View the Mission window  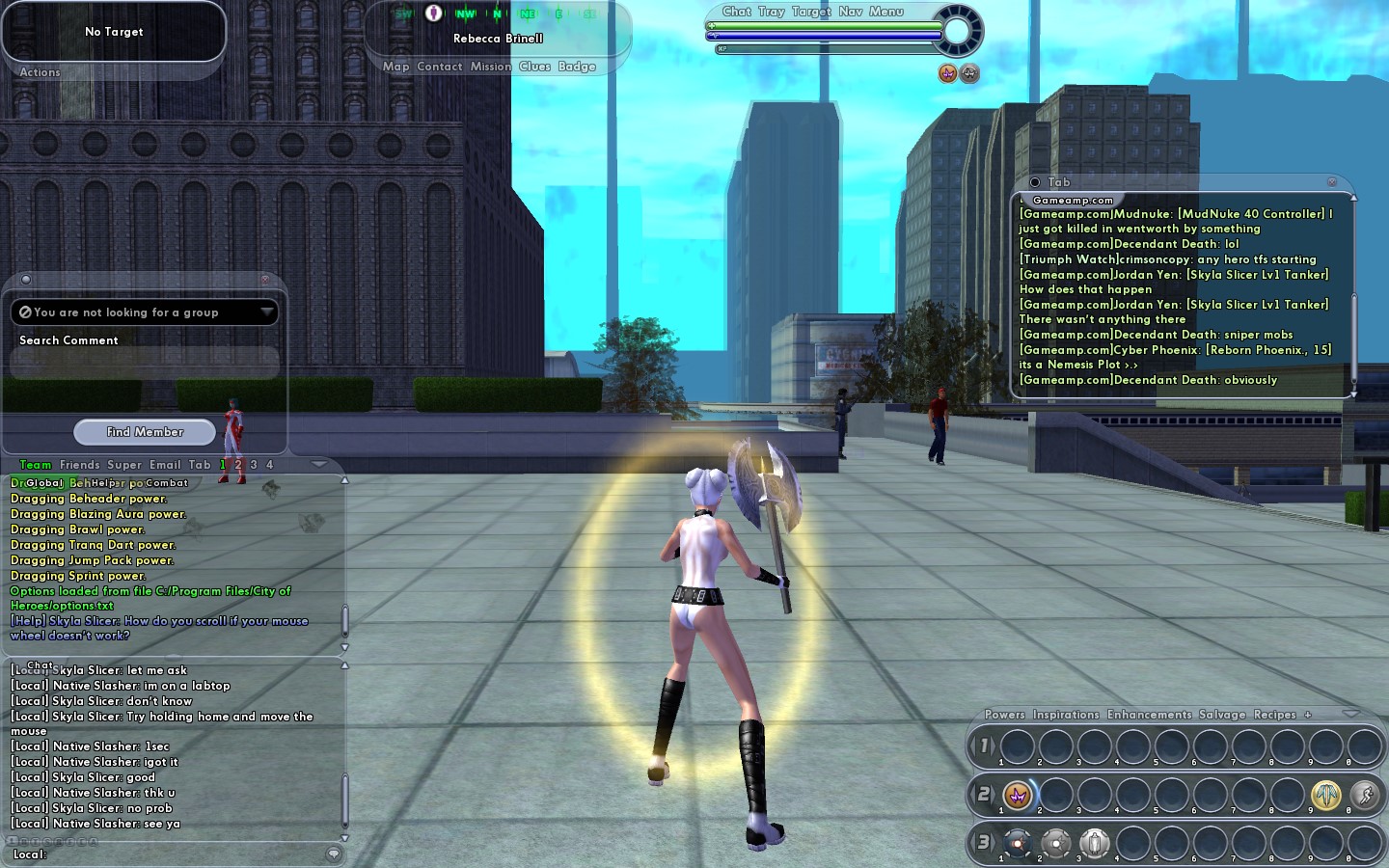click(x=490, y=67)
